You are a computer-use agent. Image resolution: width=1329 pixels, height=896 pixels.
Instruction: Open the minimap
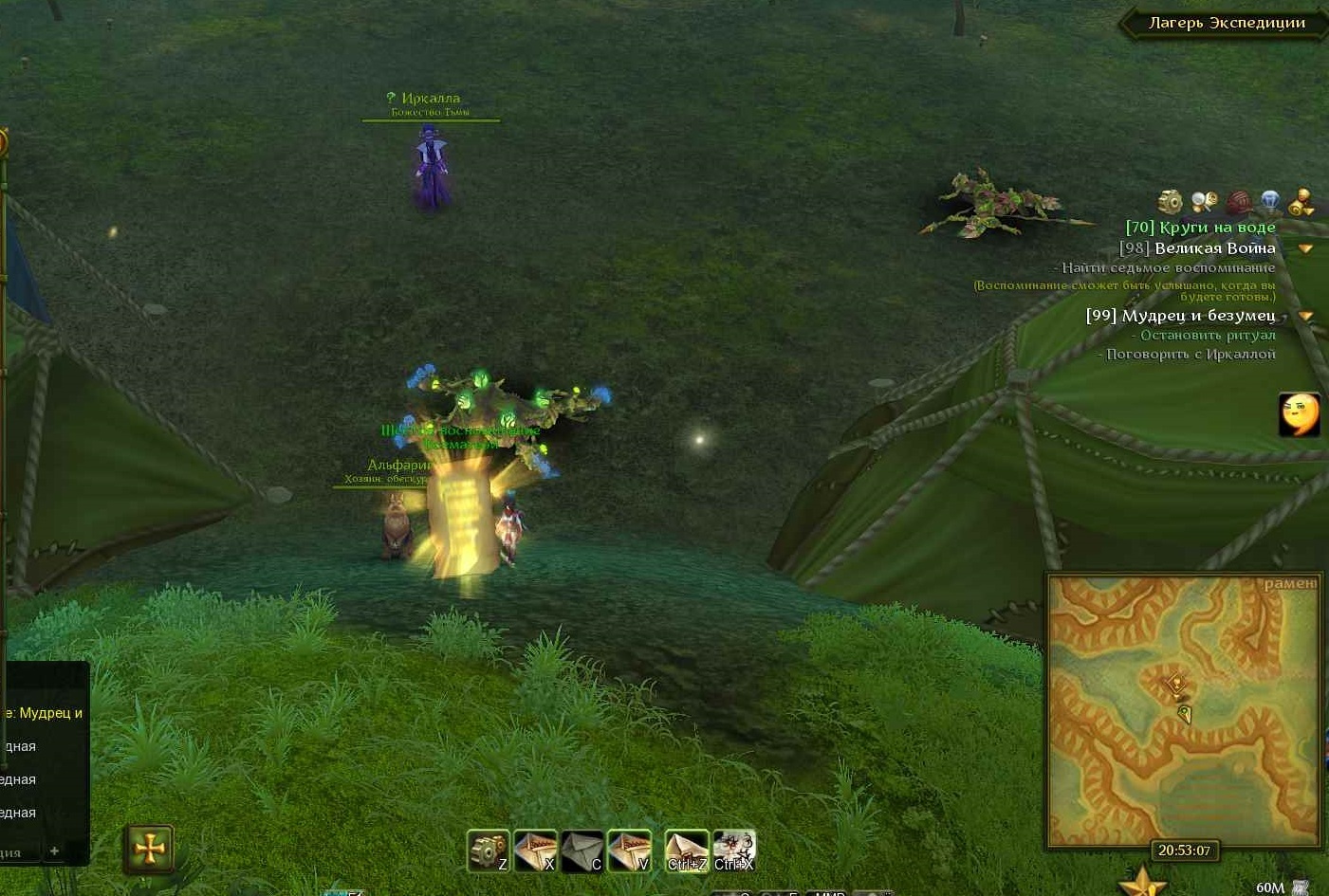pos(1184,709)
